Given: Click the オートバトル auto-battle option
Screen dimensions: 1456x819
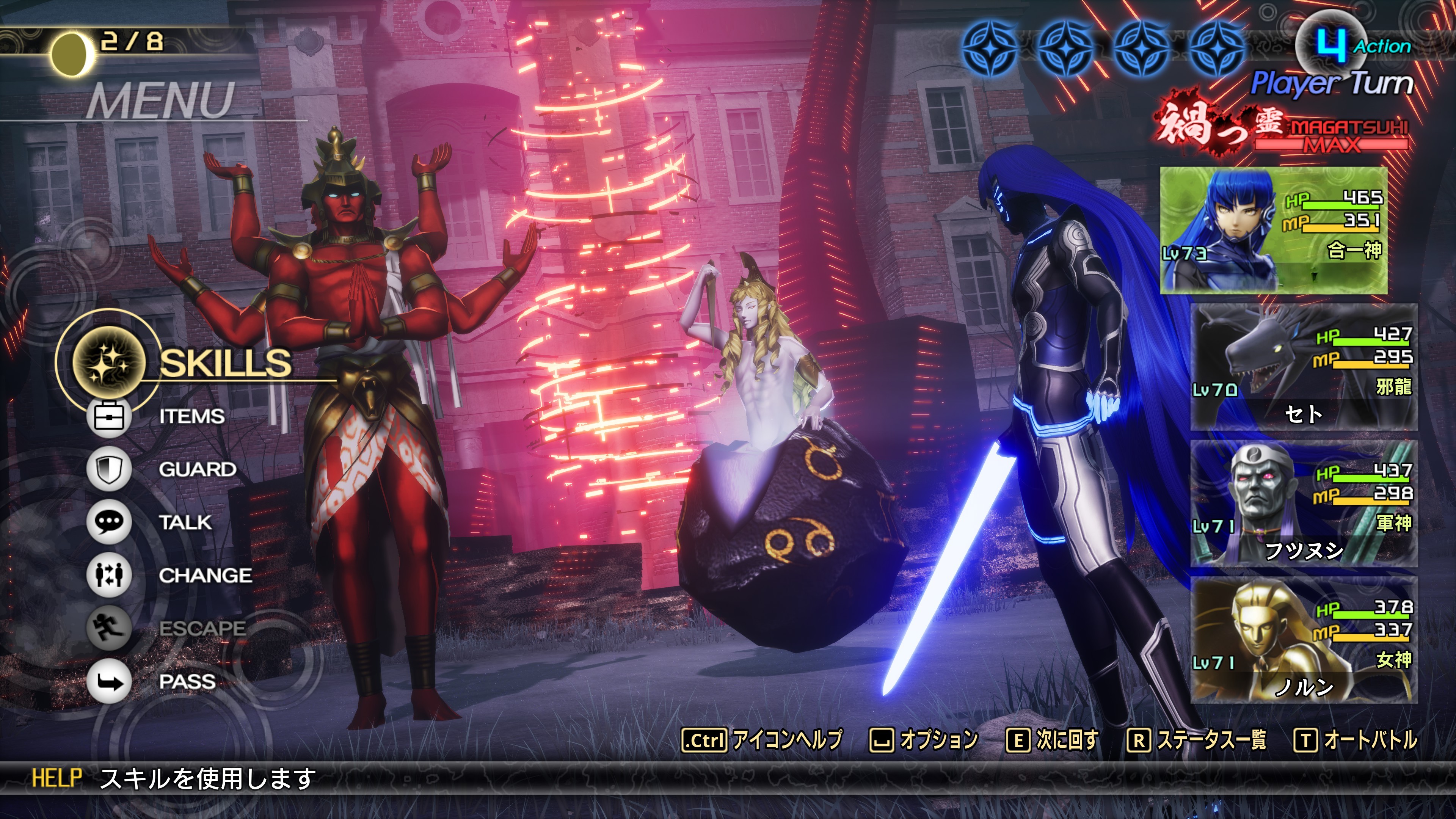Looking at the screenshot, I should 1356,740.
